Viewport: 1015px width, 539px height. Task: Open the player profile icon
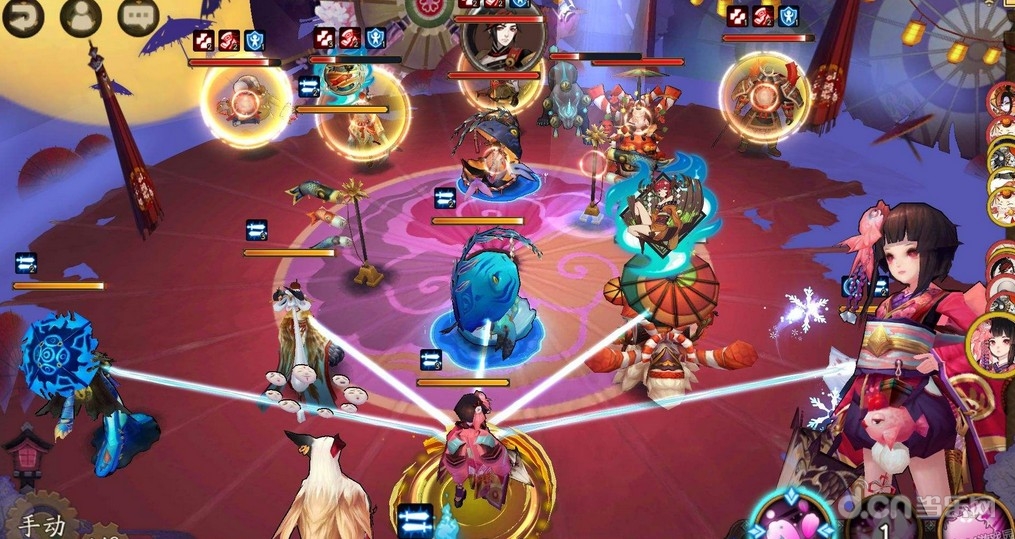[x=81, y=15]
